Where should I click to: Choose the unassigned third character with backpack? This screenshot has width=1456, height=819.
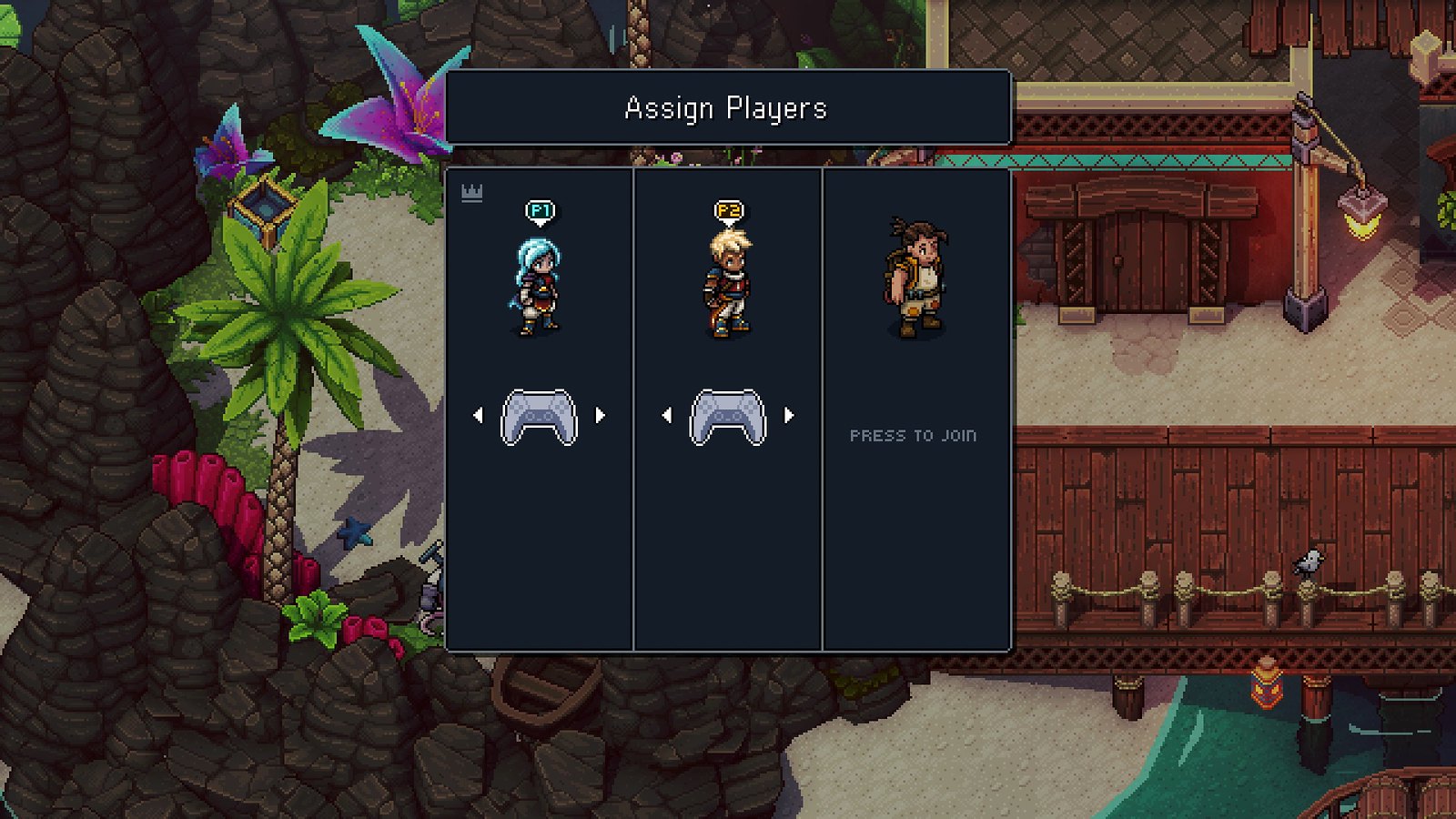[x=915, y=278]
